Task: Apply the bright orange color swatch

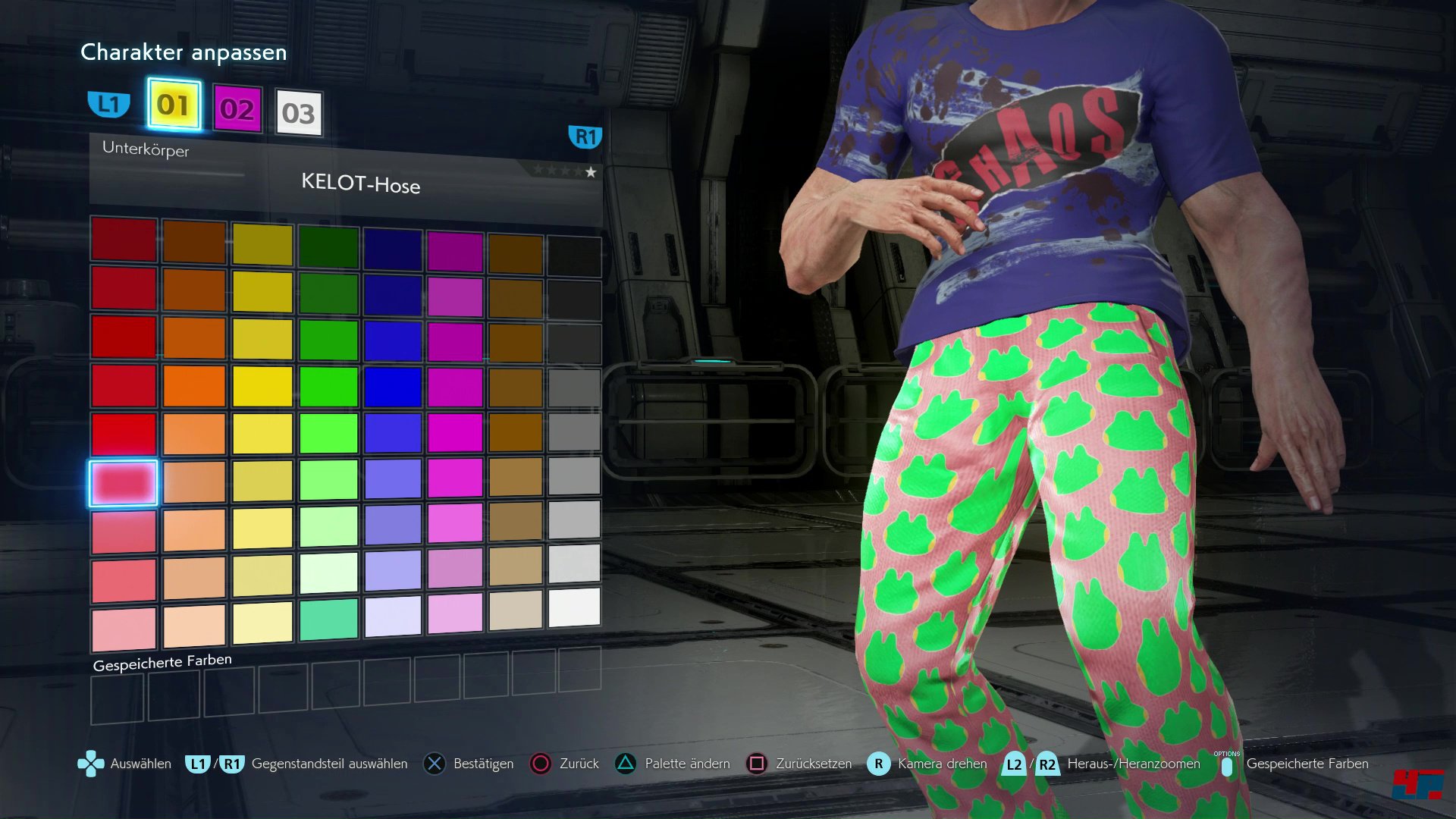Action: click(194, 386)
